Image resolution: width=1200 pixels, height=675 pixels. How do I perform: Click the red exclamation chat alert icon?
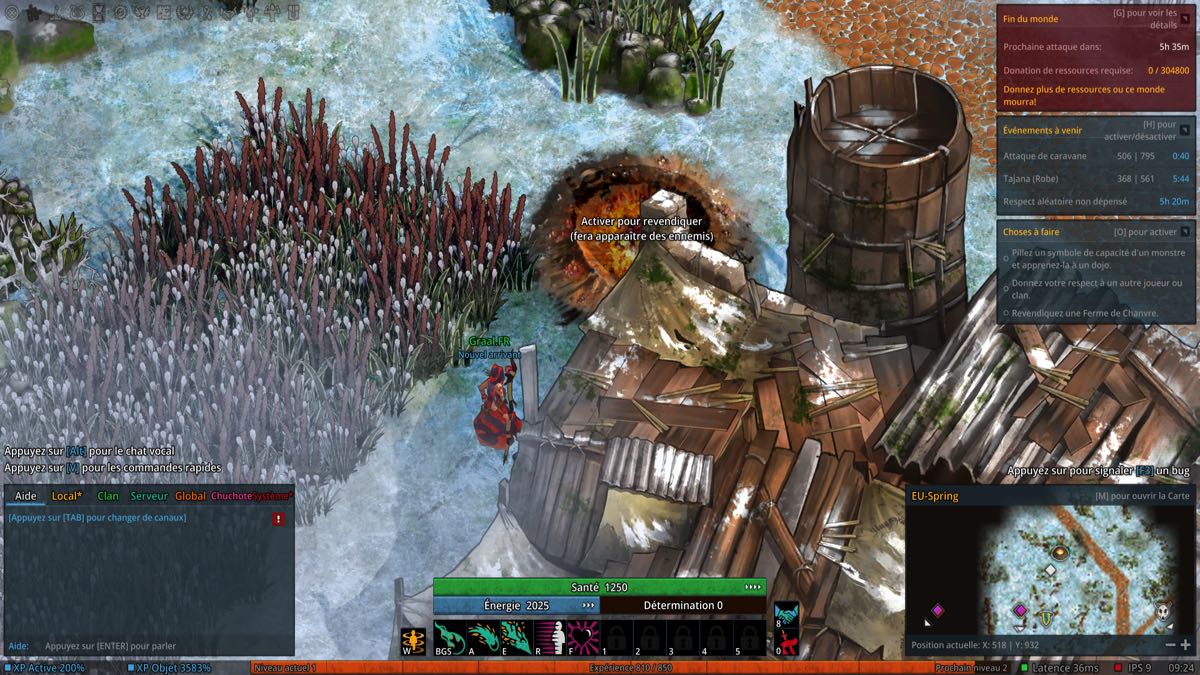click(278, 519)
